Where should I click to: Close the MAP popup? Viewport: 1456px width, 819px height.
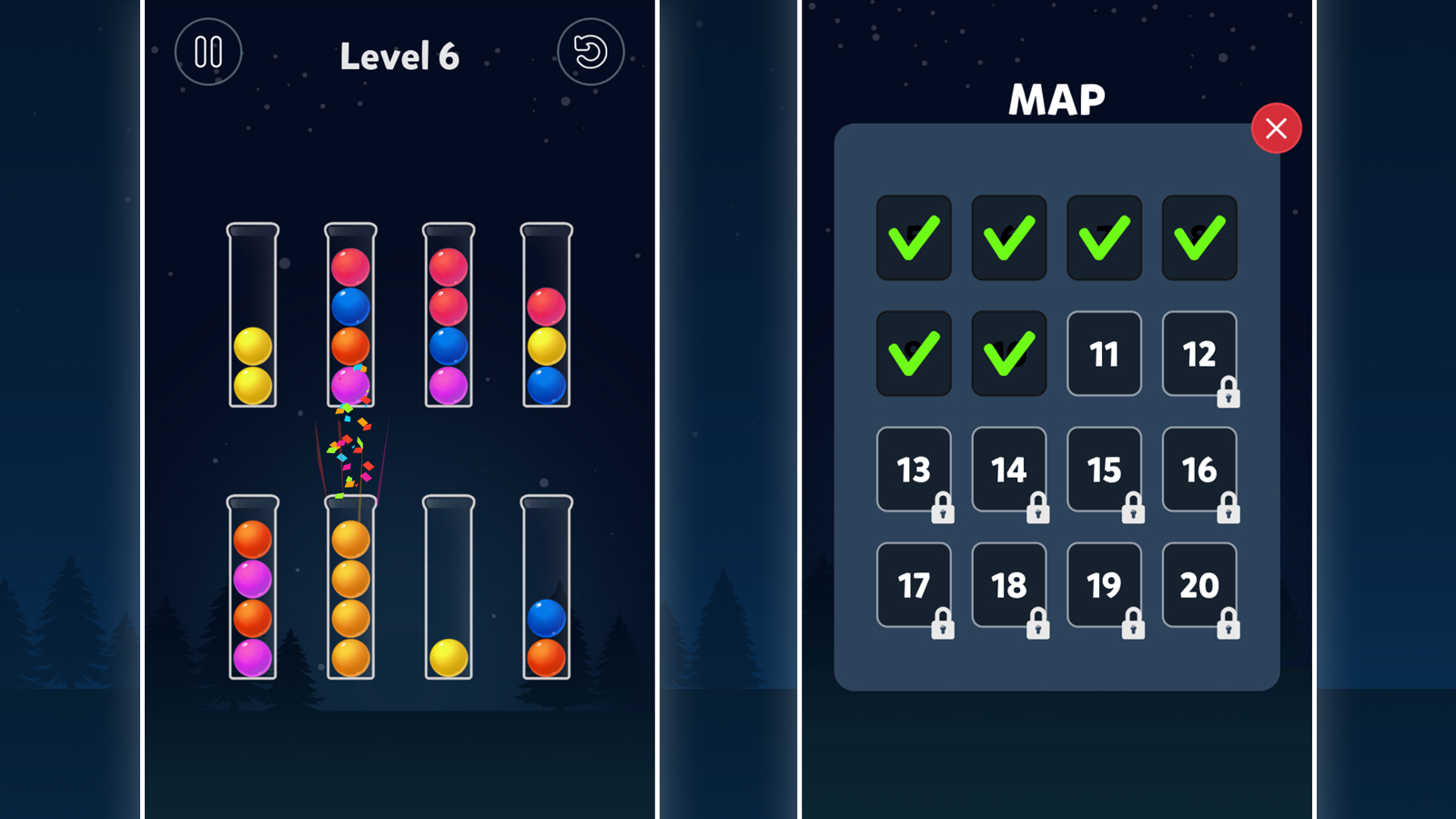click(x=1276, y=128)
